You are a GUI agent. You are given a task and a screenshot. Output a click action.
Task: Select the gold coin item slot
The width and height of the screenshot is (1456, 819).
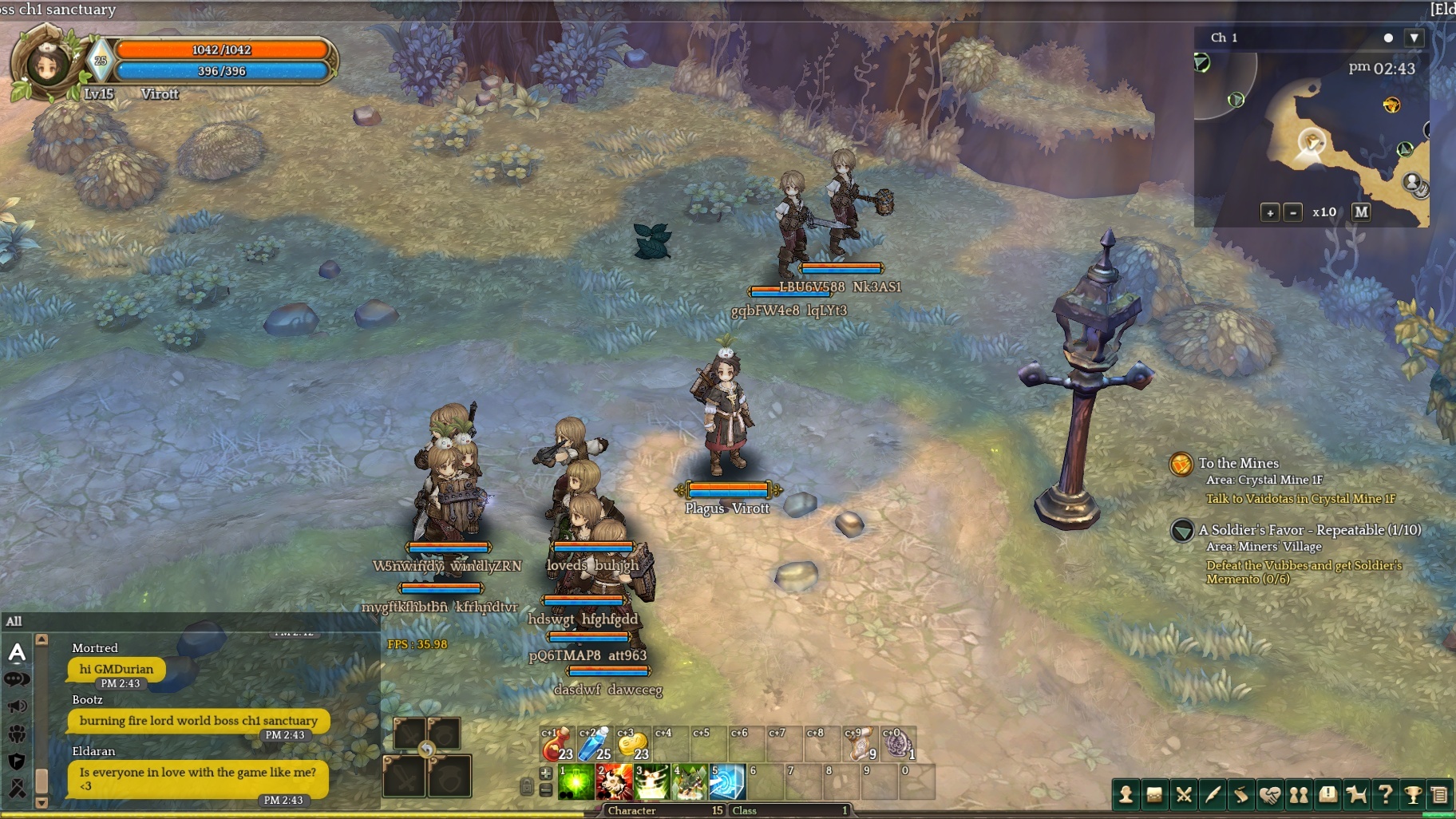click(x=631, y=745)
